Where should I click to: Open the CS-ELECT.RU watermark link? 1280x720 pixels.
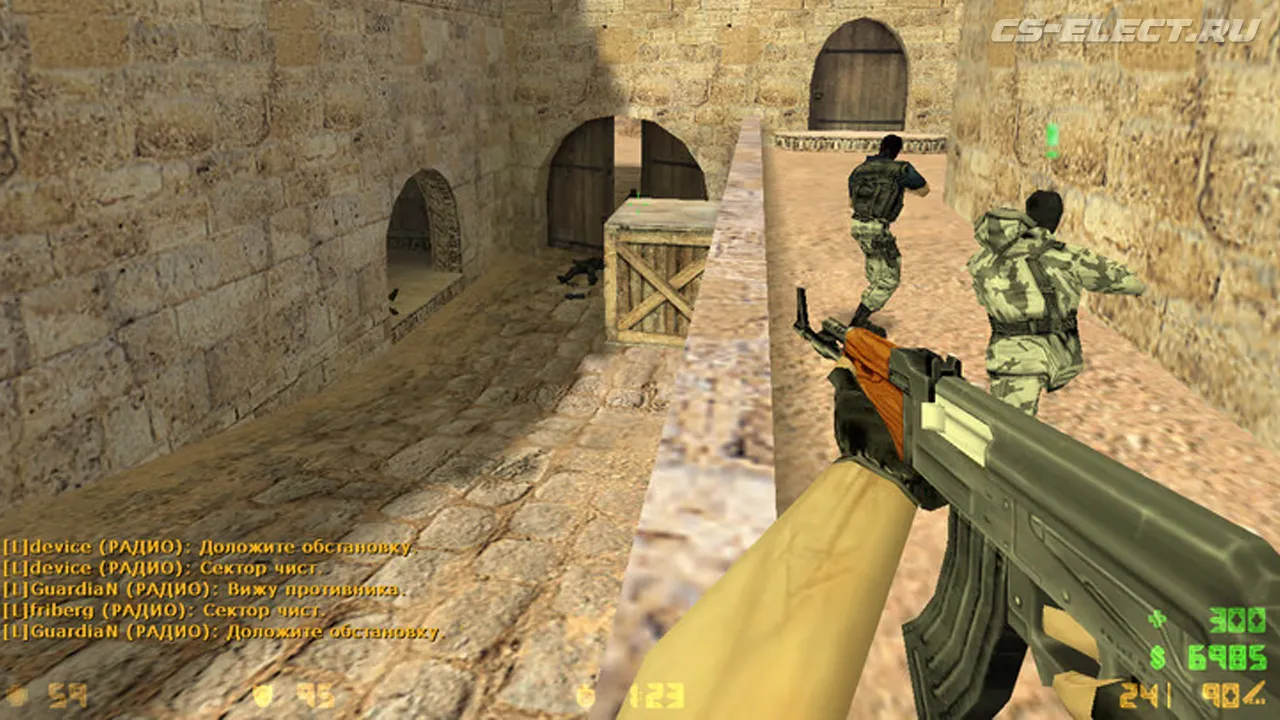click(1125, 30)
